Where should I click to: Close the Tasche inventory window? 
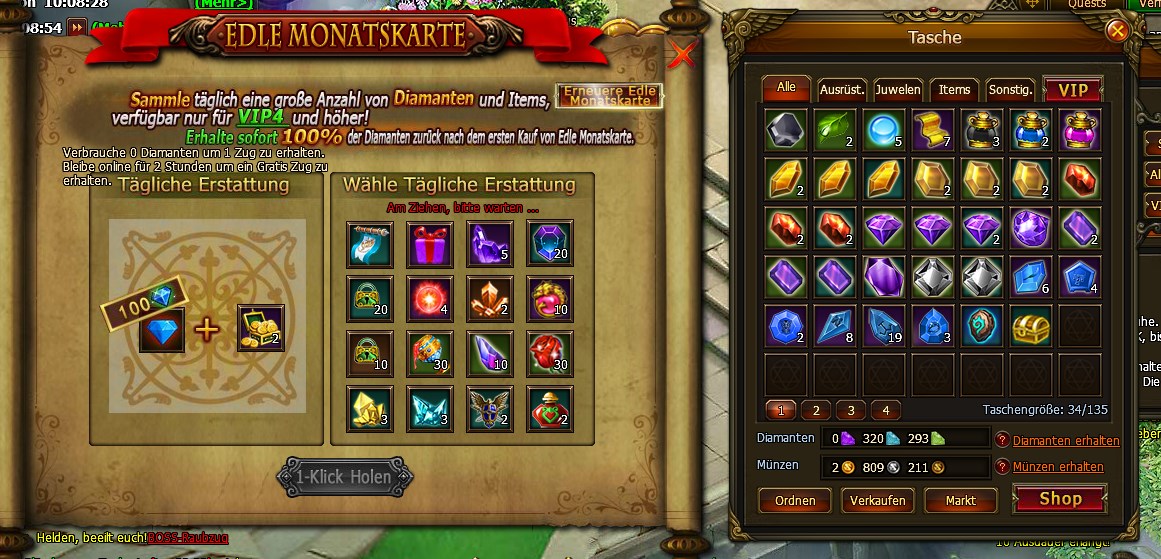click(x=1117, y=31)
